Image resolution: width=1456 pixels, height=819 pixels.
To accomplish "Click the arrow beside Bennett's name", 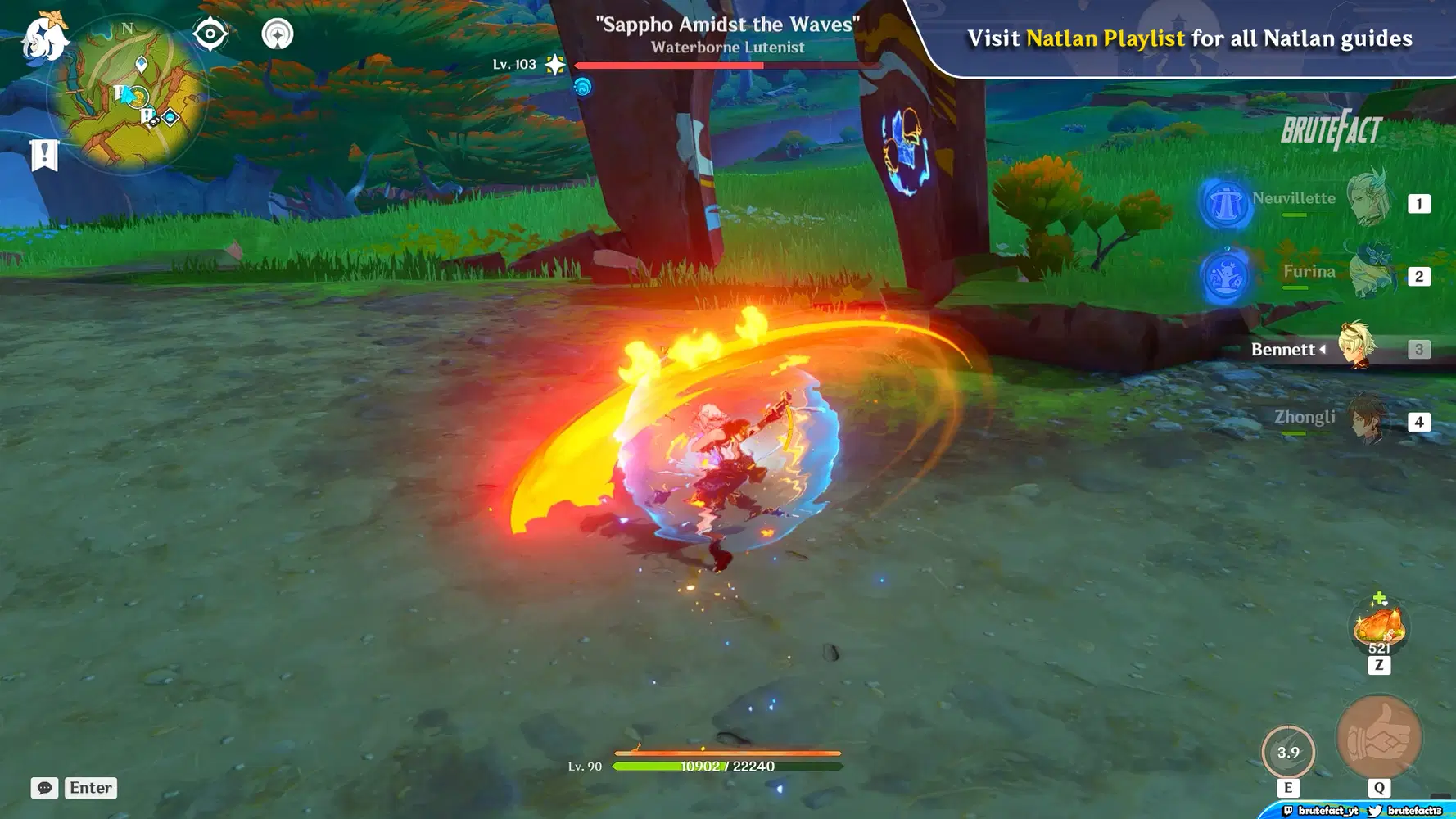I will tap(1321, 349).
